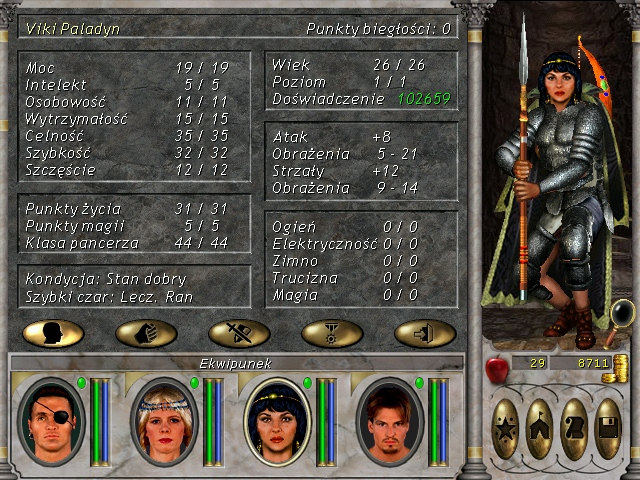Exit the character screen with the door-arrow button
640x480 pixels.
(x=425, y=333)
